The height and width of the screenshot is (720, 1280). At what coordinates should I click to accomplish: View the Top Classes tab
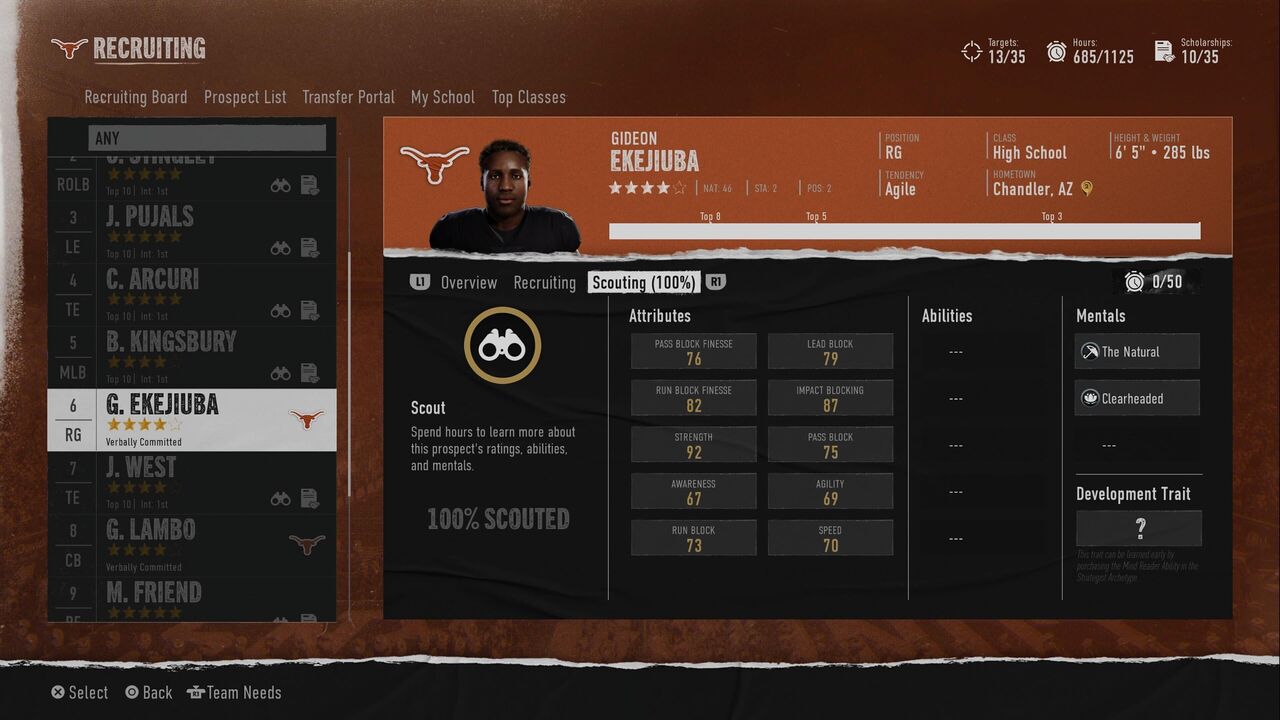tap(528, 97)
